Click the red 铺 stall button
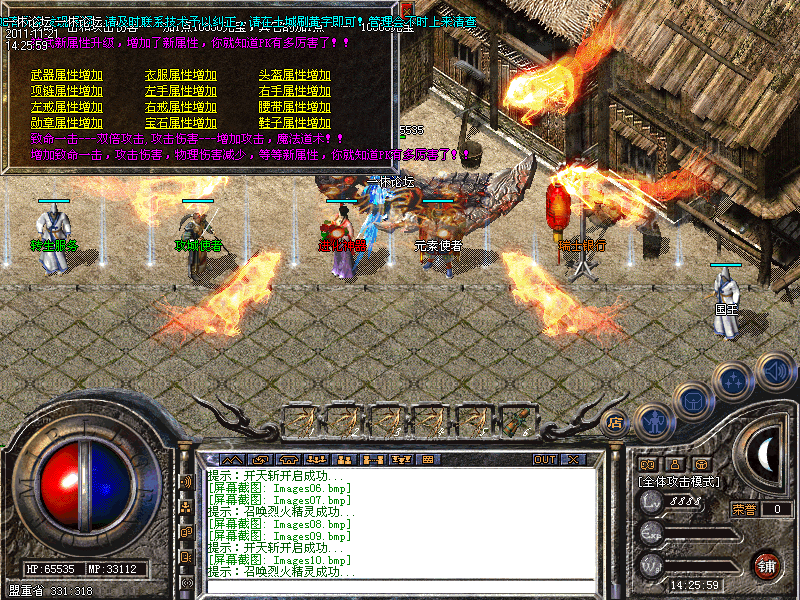800x600 pixels. coord(767,566)
